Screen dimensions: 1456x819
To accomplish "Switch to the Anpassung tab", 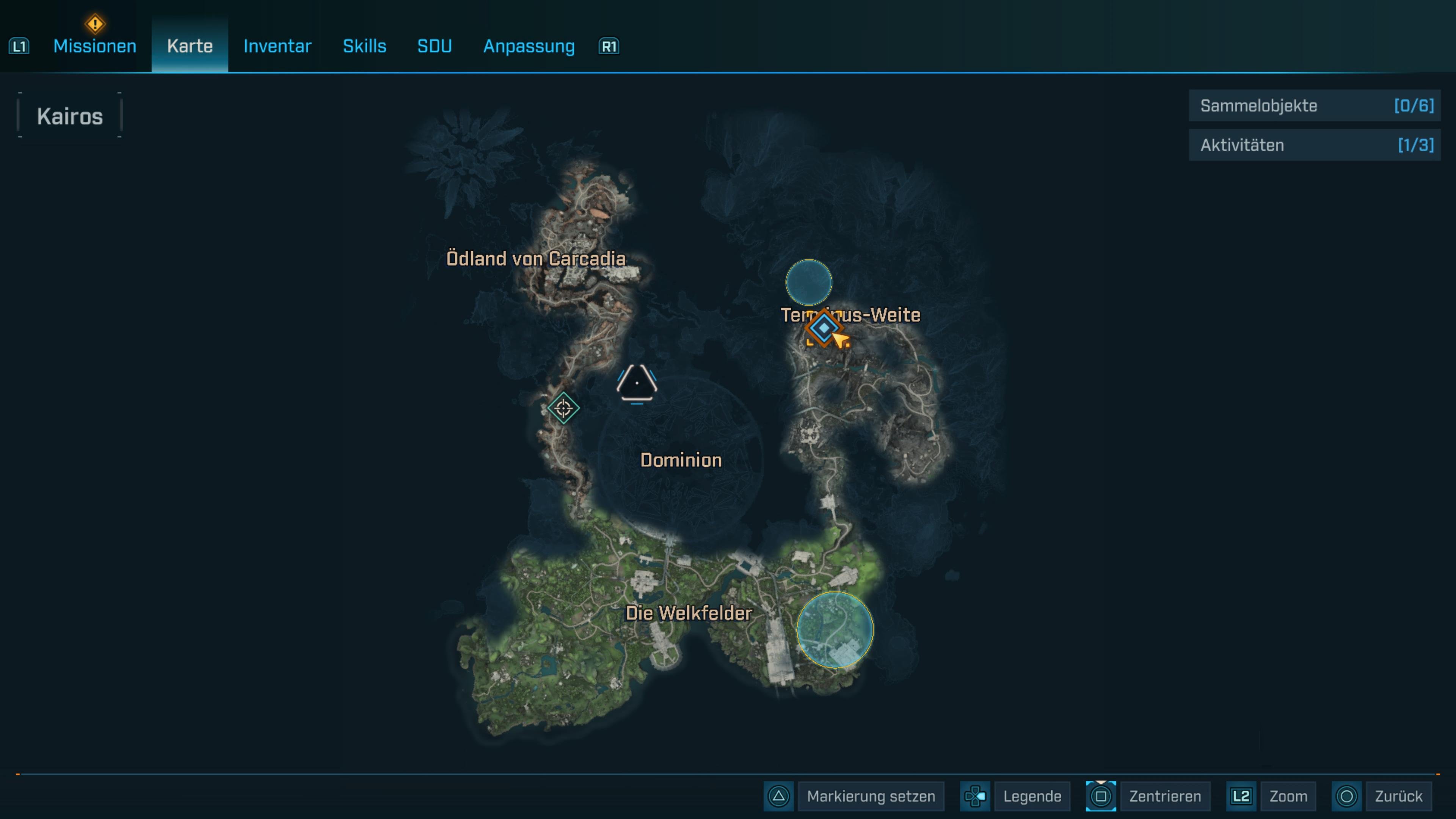I will click(529, 46).
